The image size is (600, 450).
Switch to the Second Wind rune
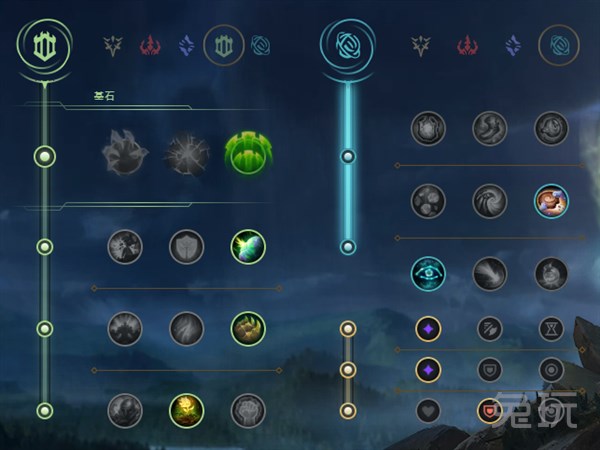click(x=186, y=328)
